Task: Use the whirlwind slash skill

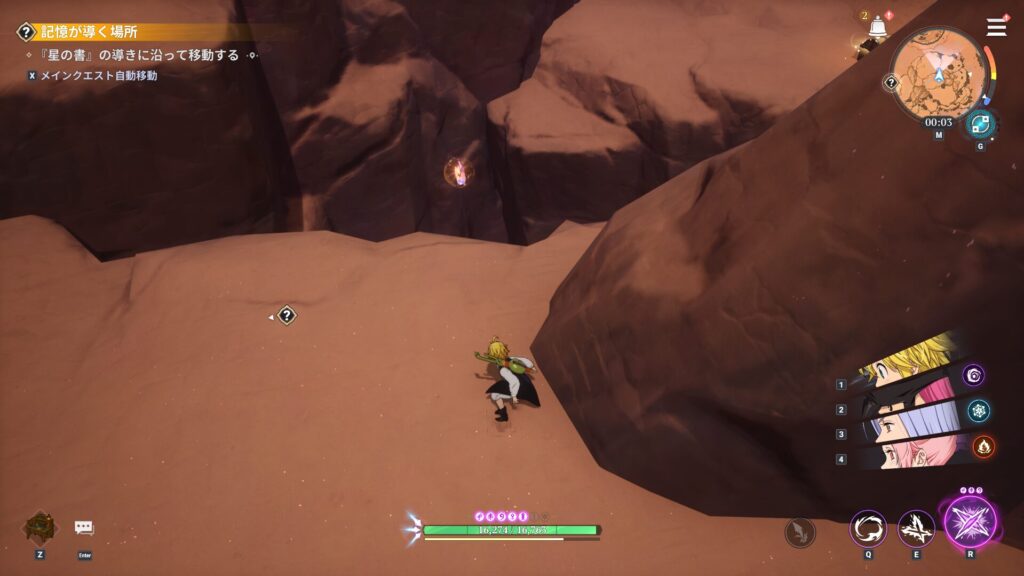Action: (x=867, y=527)
